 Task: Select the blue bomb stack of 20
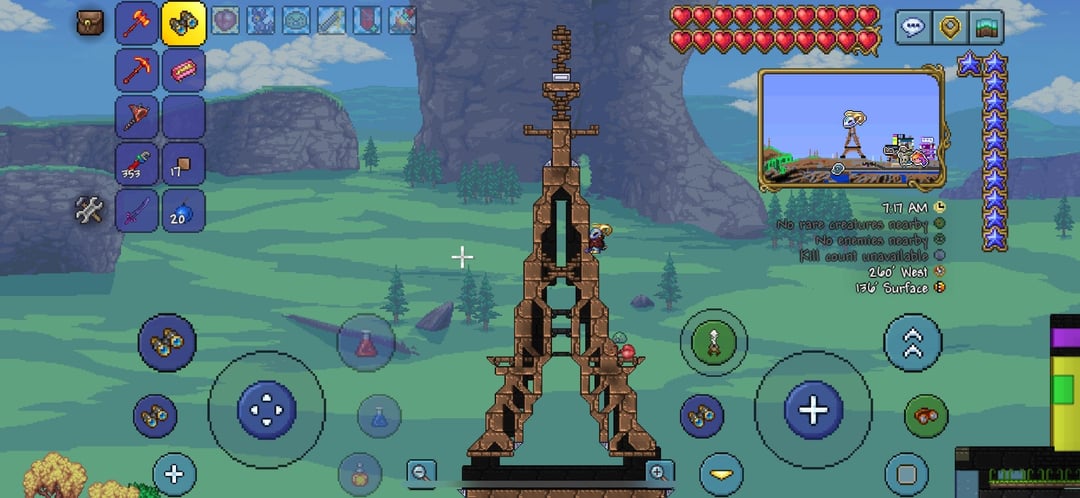point(184,211)
